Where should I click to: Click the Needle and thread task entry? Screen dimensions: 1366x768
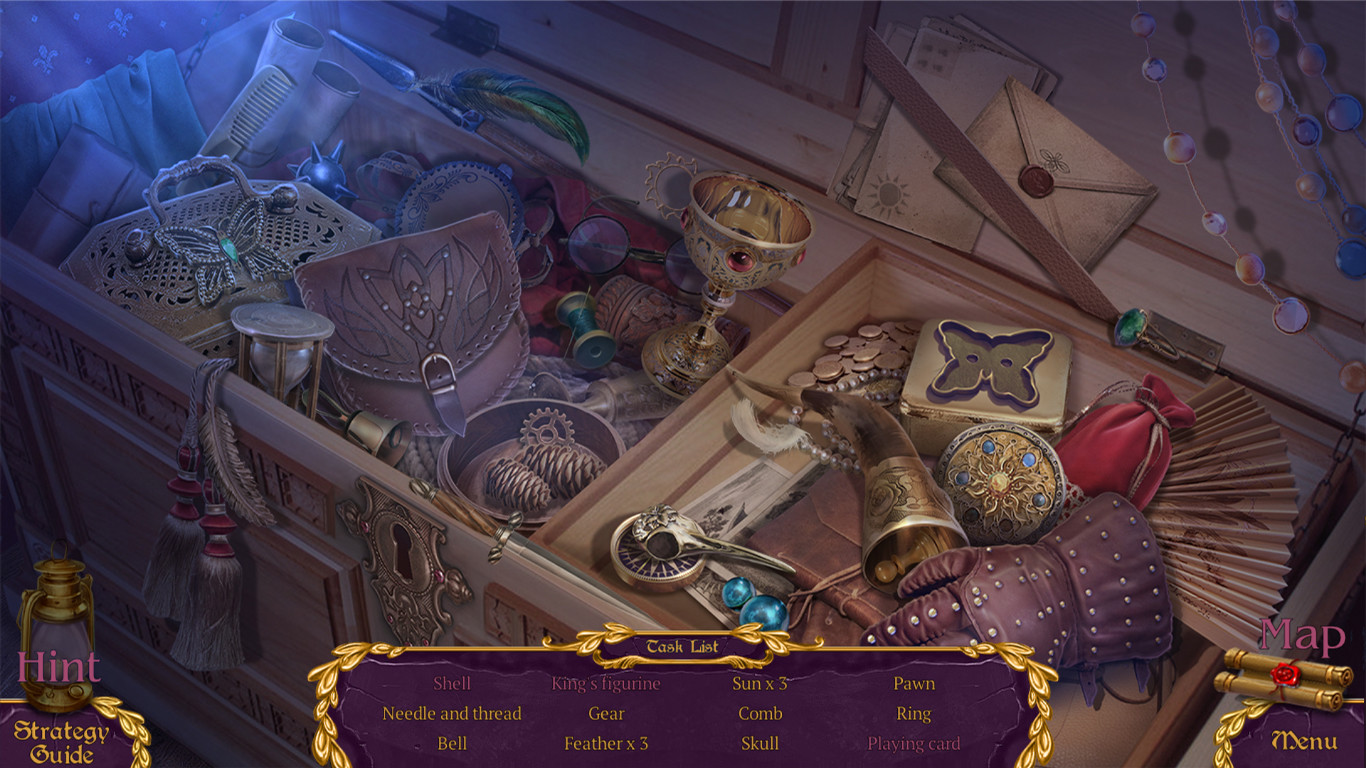pyautogui.click(x=452, y=714)
